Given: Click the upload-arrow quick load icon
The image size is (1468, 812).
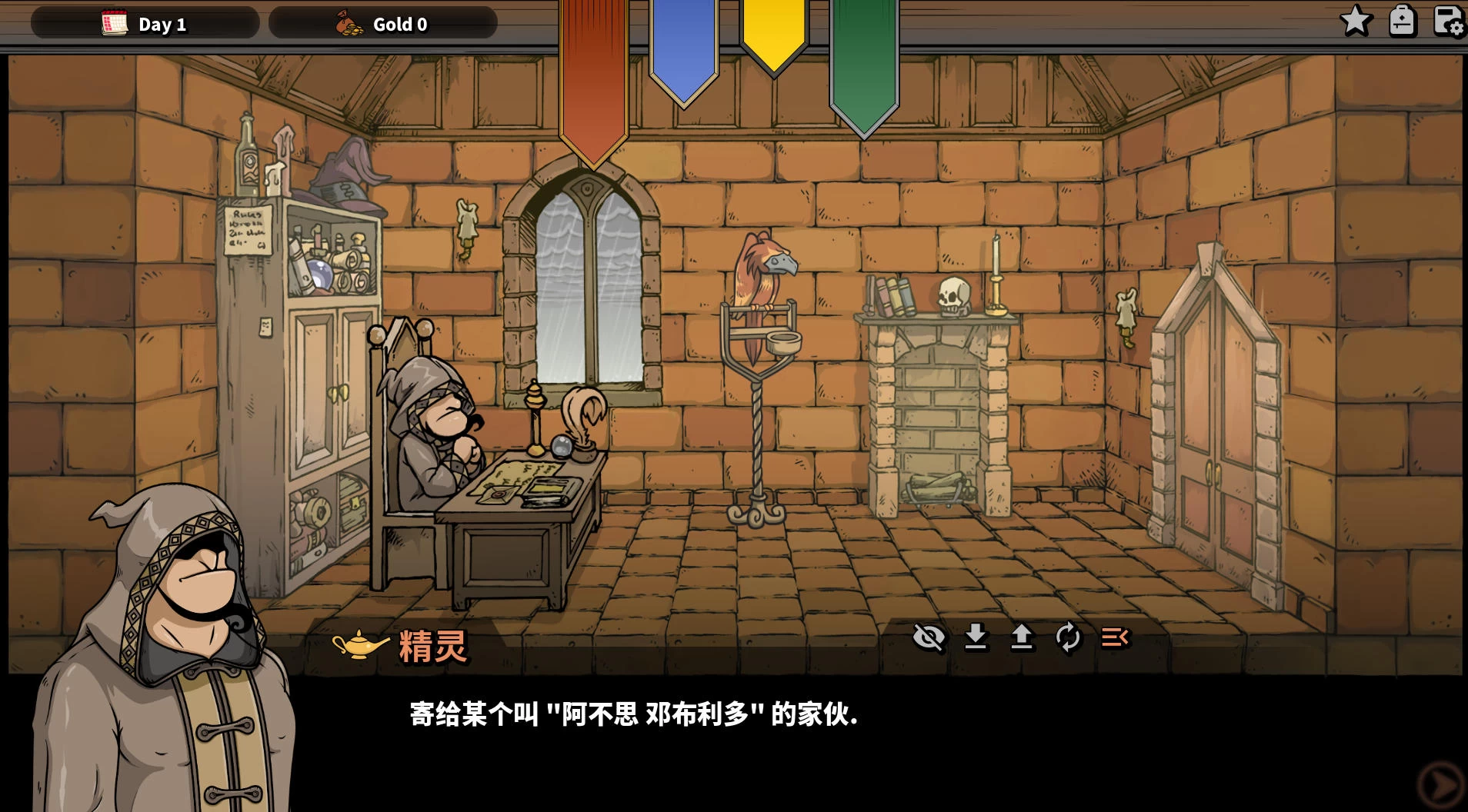Looking at the screenshot, I should point(1022,637).
